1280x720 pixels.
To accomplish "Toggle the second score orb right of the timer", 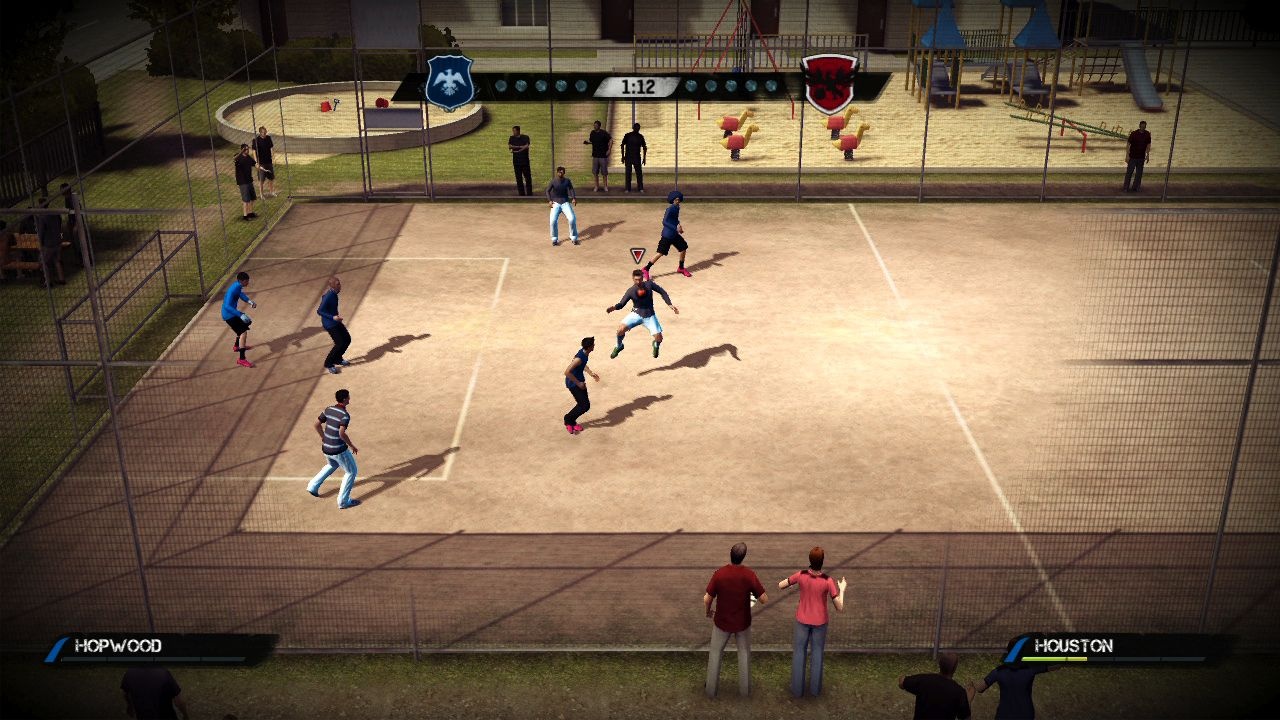I will point(711,85).
